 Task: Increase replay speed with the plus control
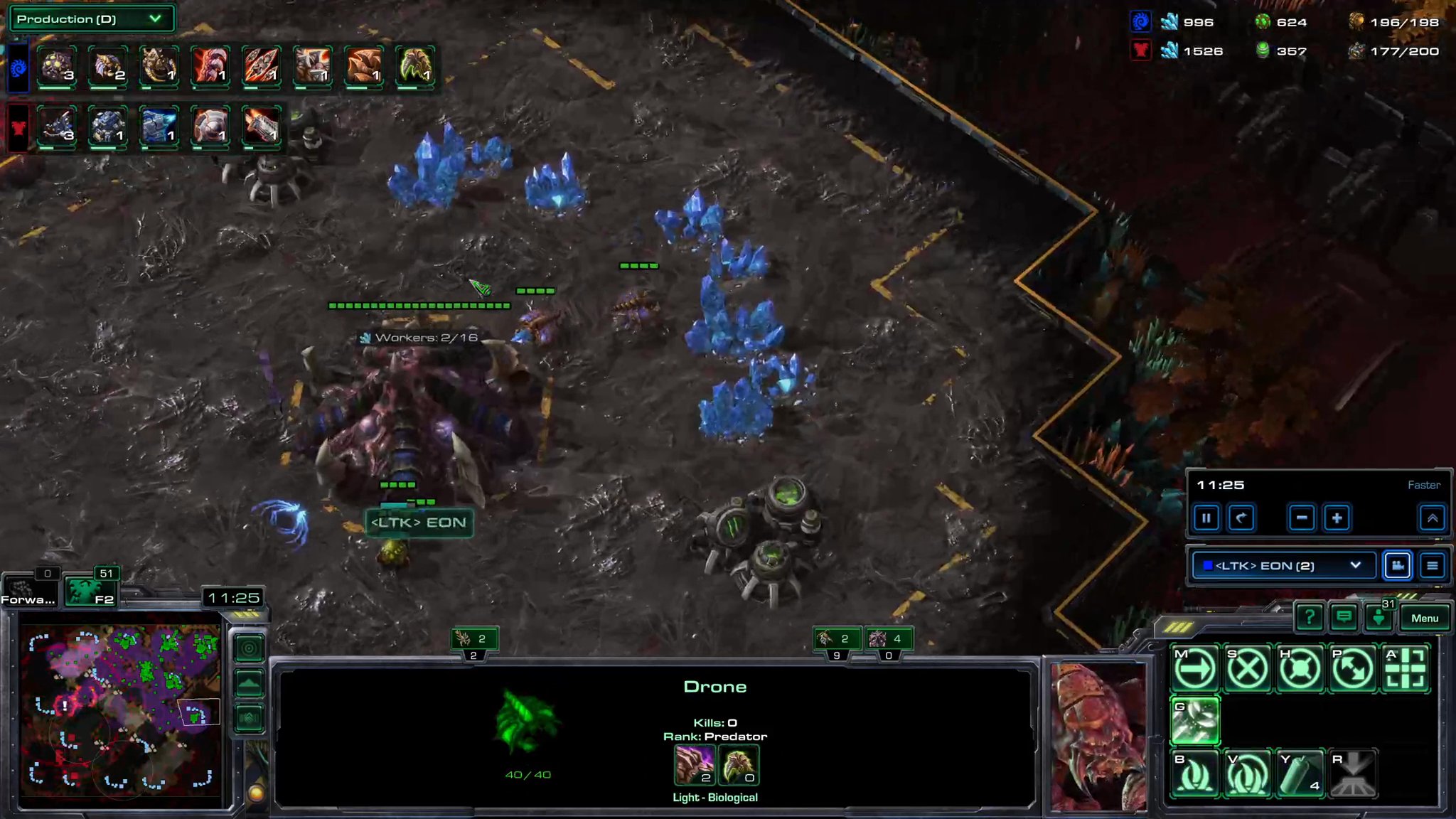point(1337,518)
